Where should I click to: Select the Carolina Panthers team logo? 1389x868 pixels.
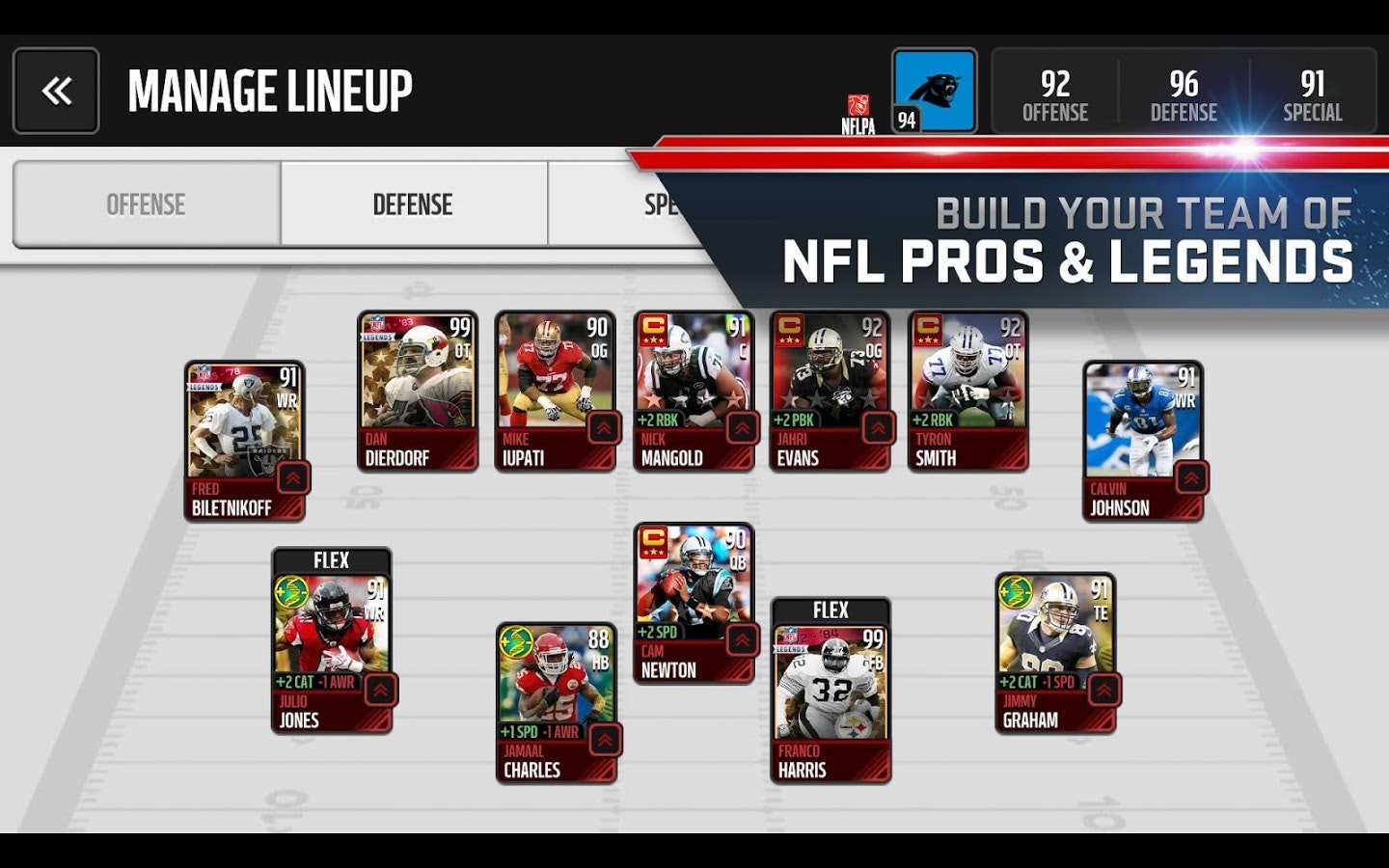[934, 91]
